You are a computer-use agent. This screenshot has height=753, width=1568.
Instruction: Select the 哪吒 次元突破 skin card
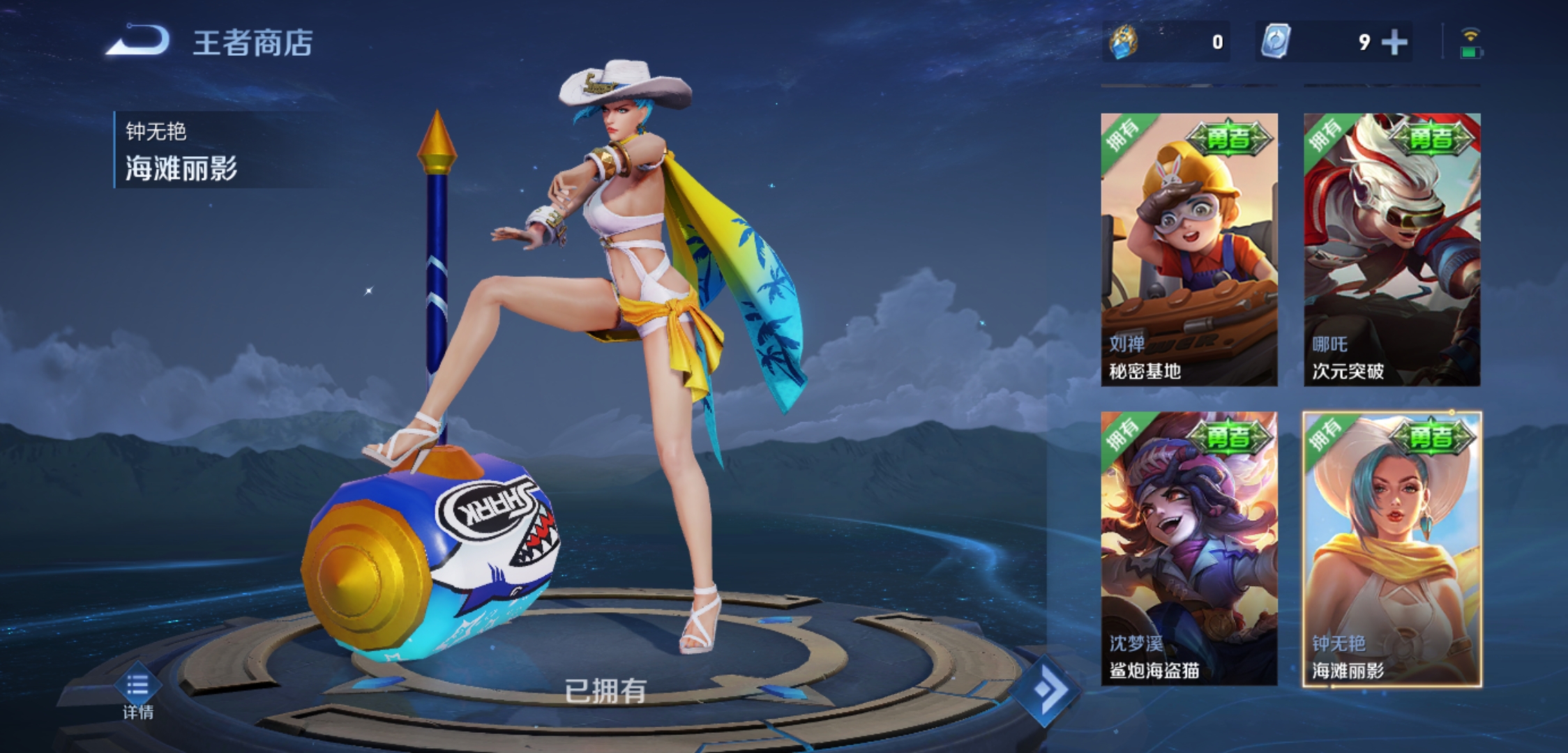(x=1392, y=250)
